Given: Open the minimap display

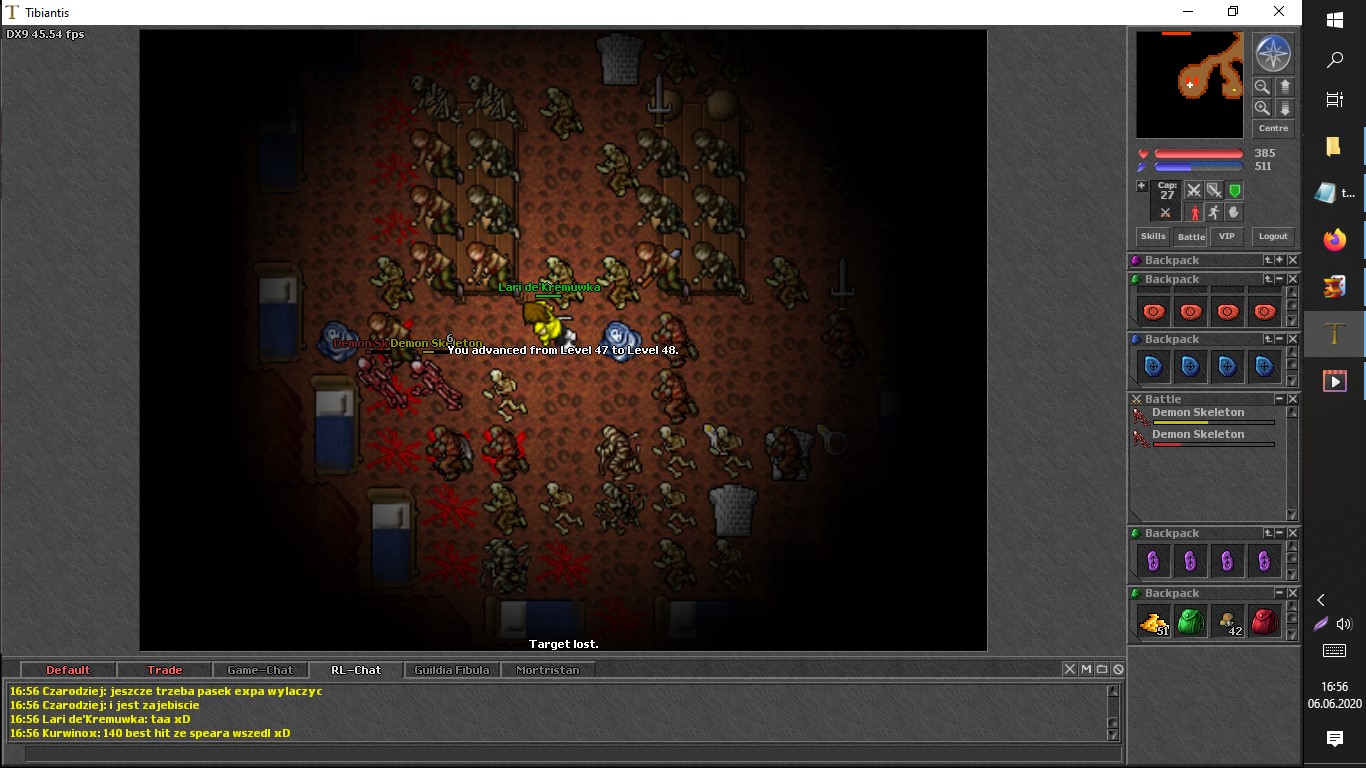Looking at the screenshot, I should (x=1189, y=84).
